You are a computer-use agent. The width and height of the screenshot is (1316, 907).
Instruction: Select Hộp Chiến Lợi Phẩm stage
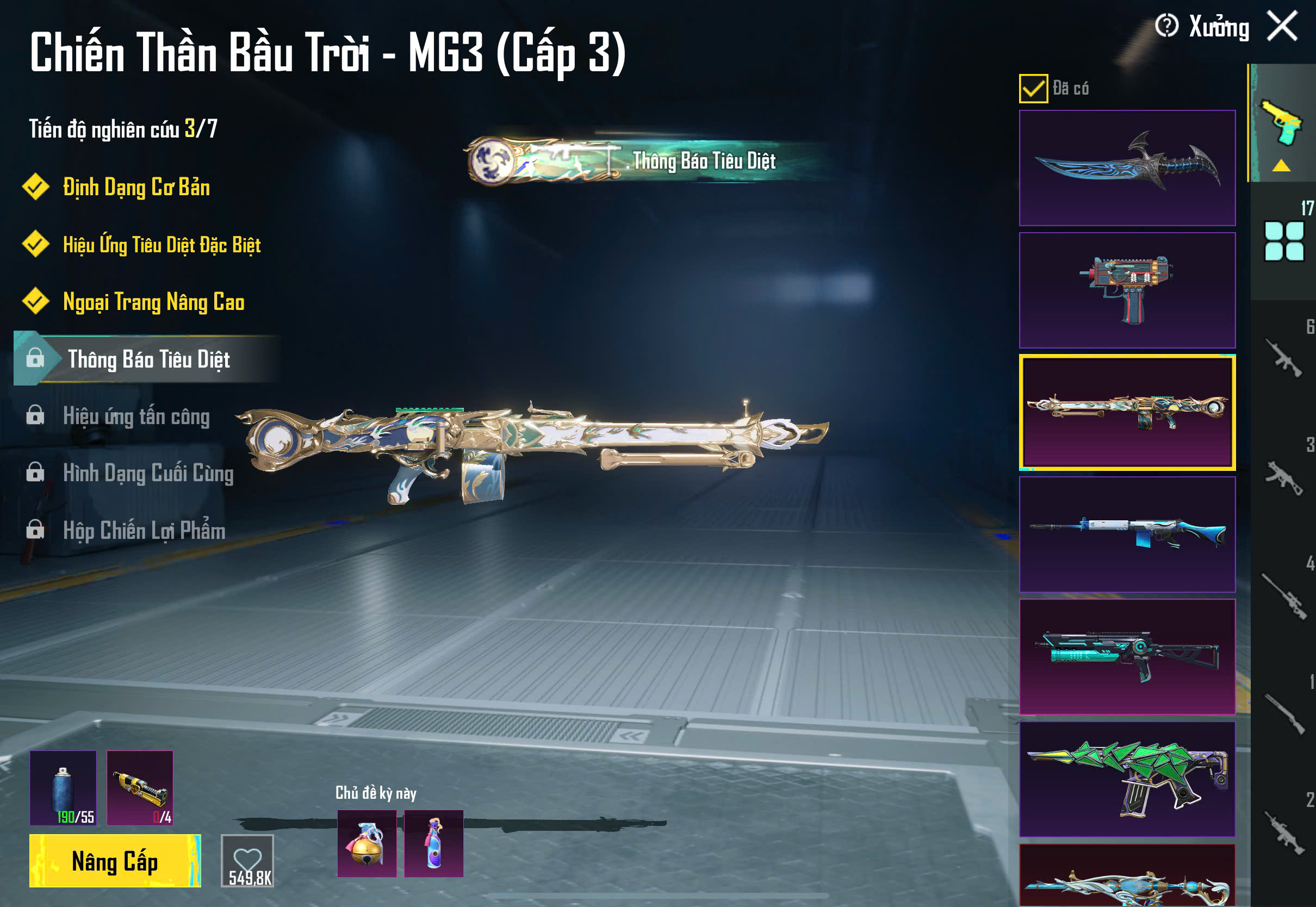click(144, 530)
